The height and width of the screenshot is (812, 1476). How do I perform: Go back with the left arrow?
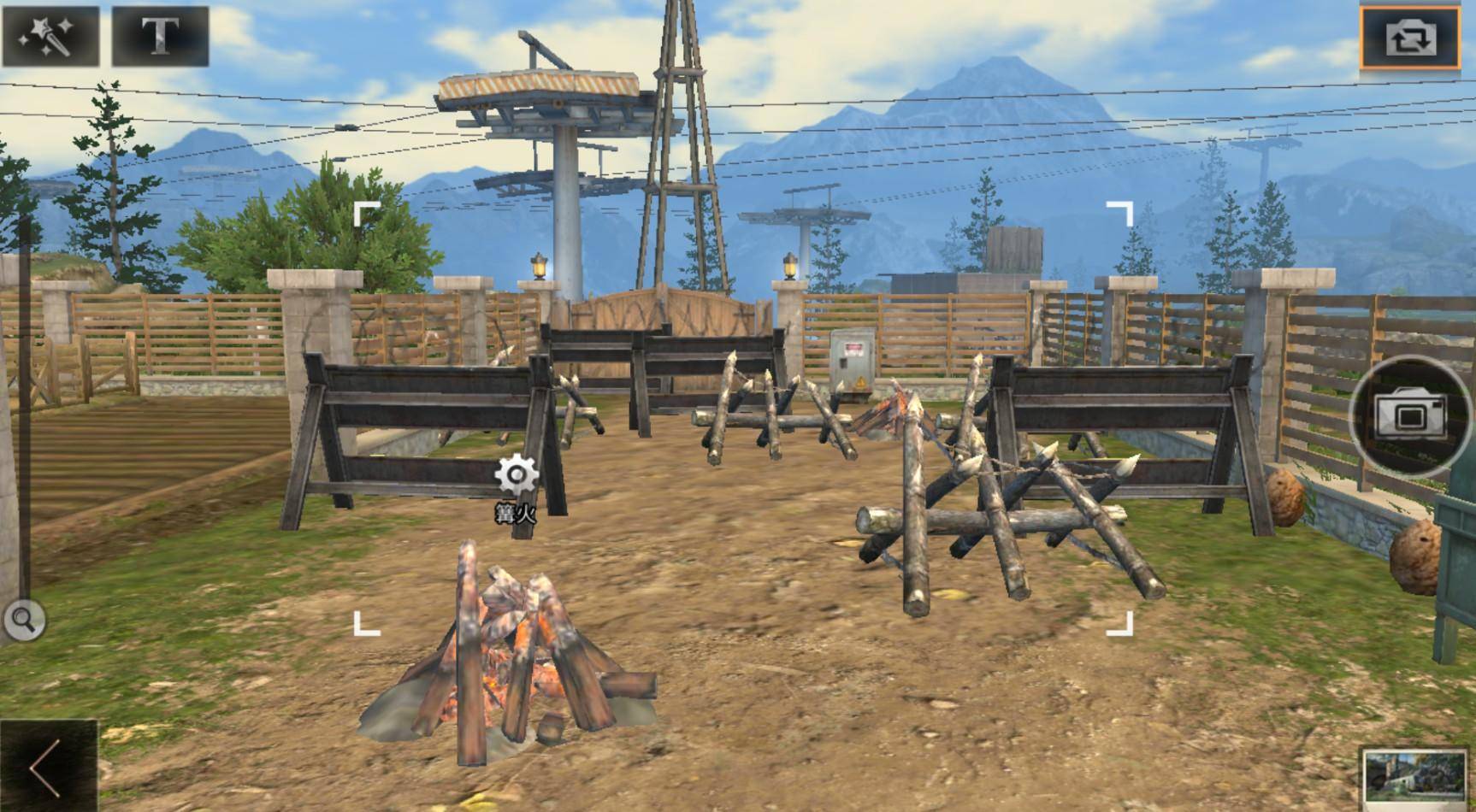coord(46,767)
